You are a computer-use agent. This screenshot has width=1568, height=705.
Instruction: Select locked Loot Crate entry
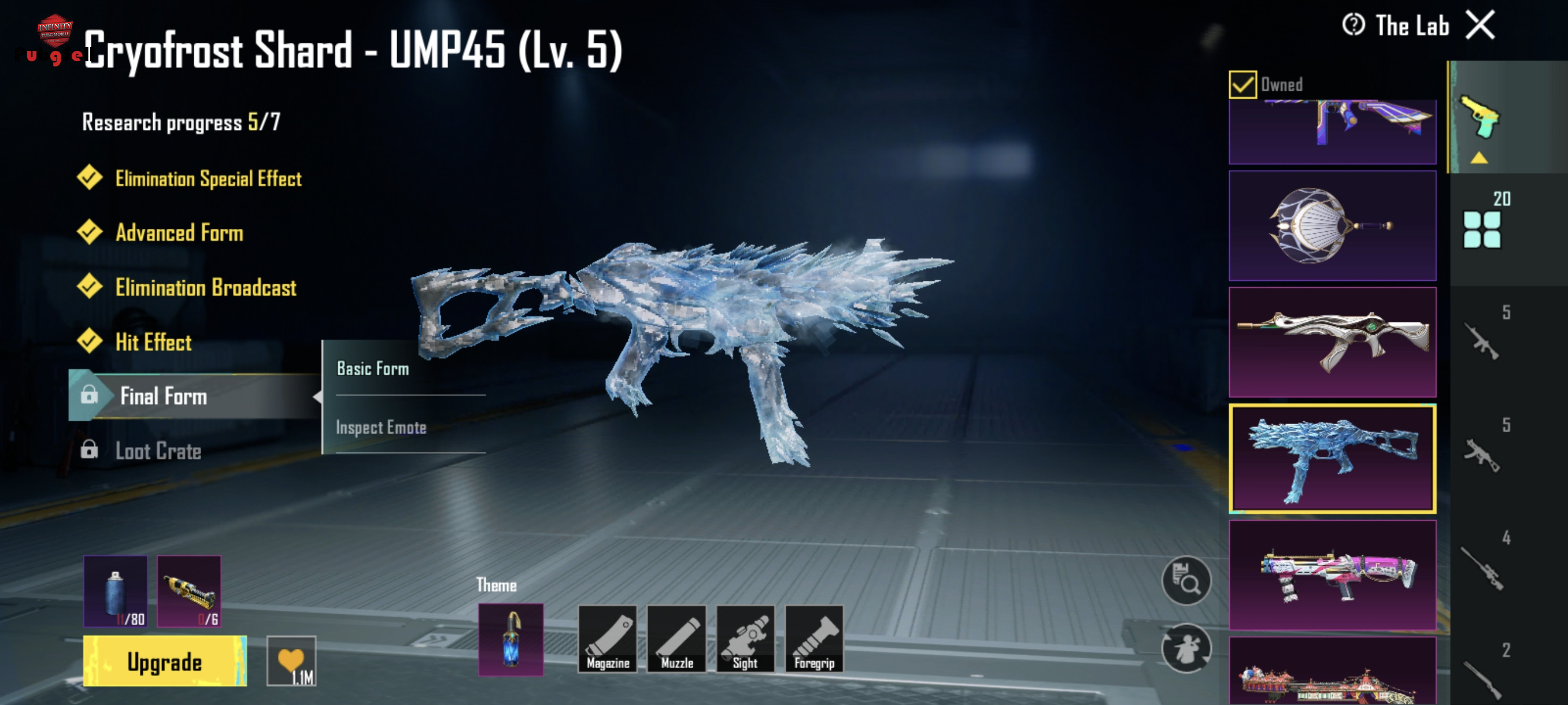pos(158,451)
